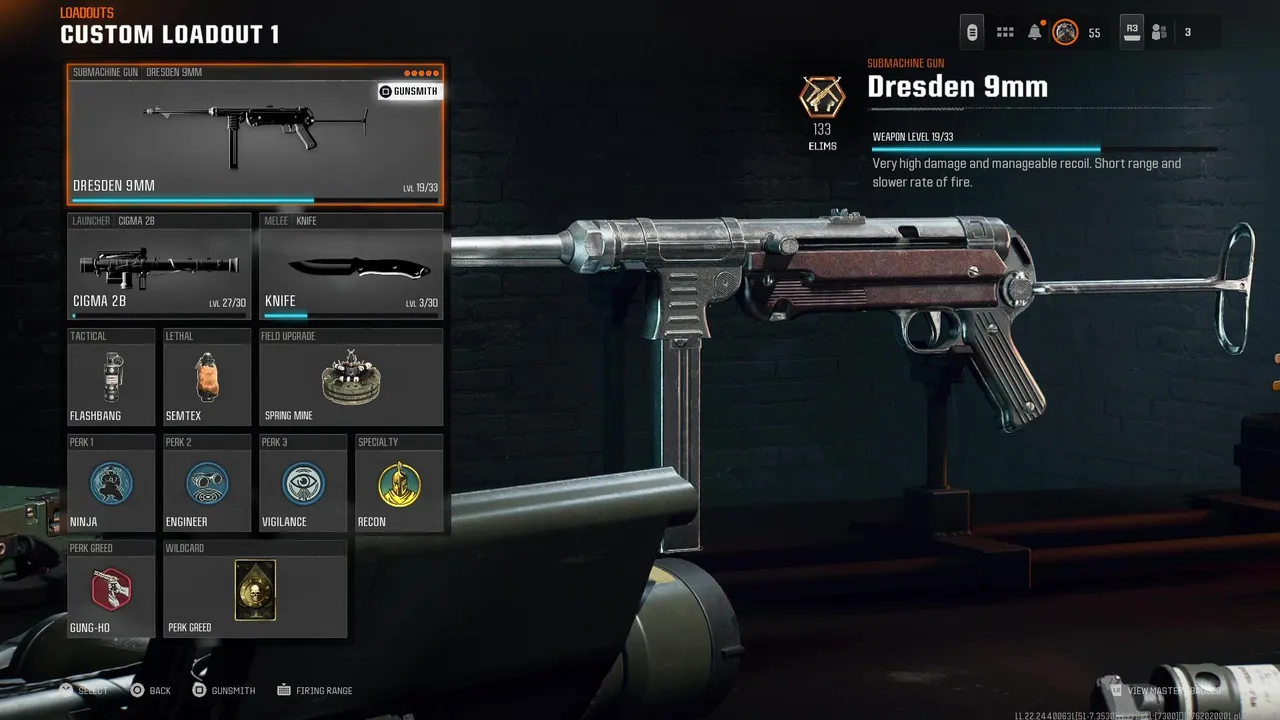1280x720 pixels.
Task: Open Gunsmith for the Dresden 9mm
Action: point(408,91)
